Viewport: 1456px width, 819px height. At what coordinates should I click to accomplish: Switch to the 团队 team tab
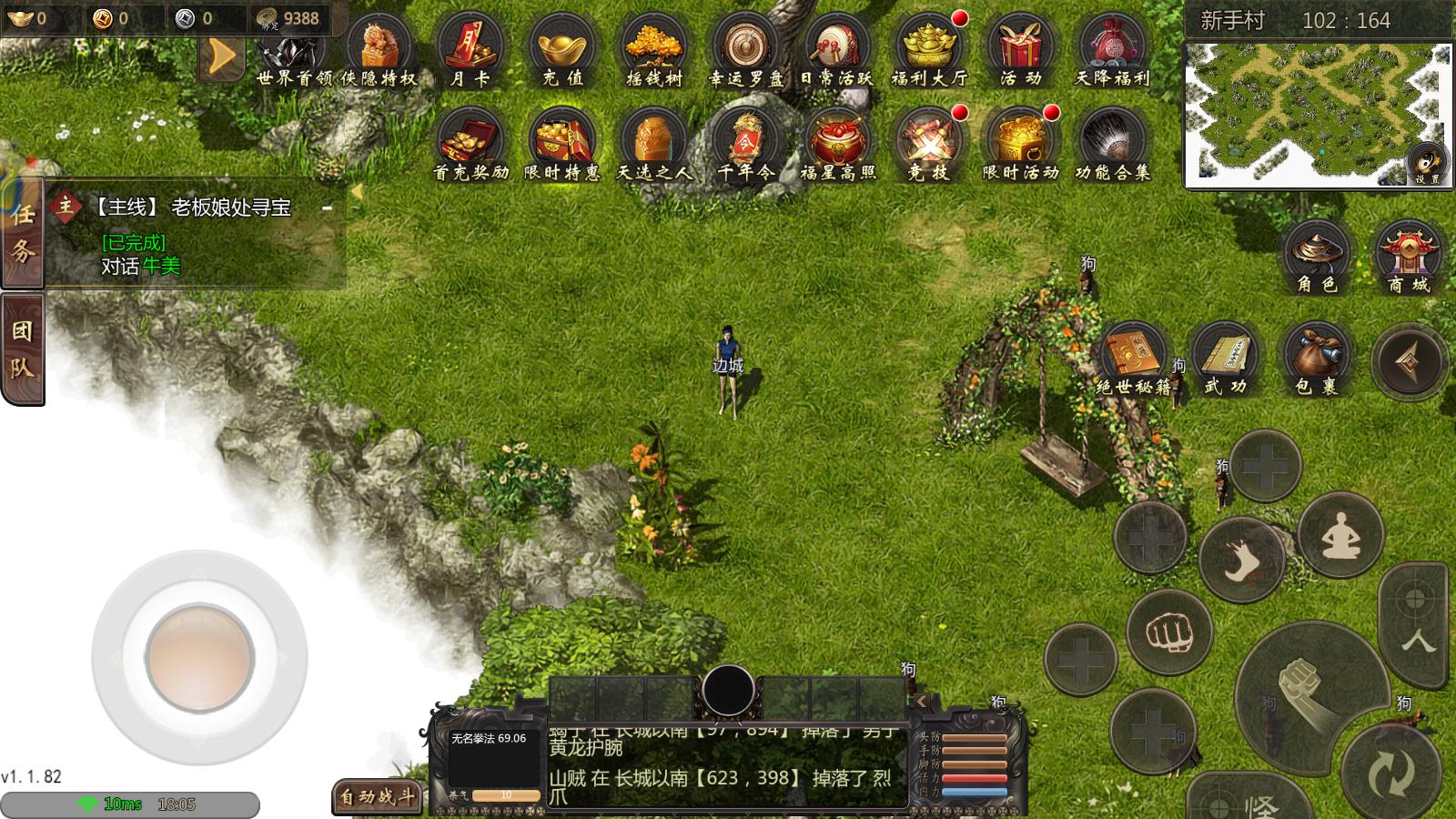[x=22, y=348]
